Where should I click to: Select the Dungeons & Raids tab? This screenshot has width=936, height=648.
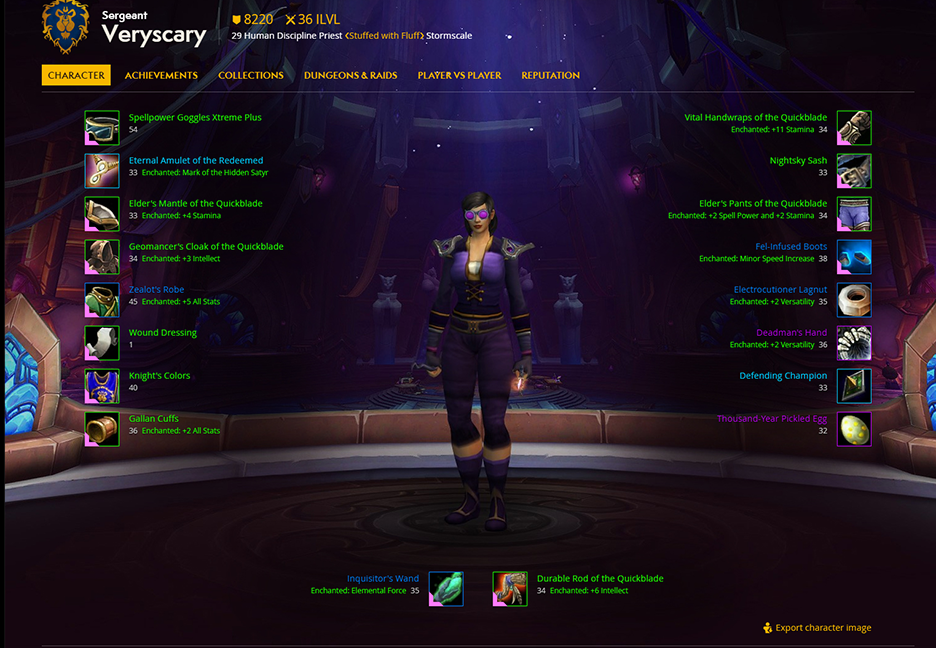[x=350, y=75]
